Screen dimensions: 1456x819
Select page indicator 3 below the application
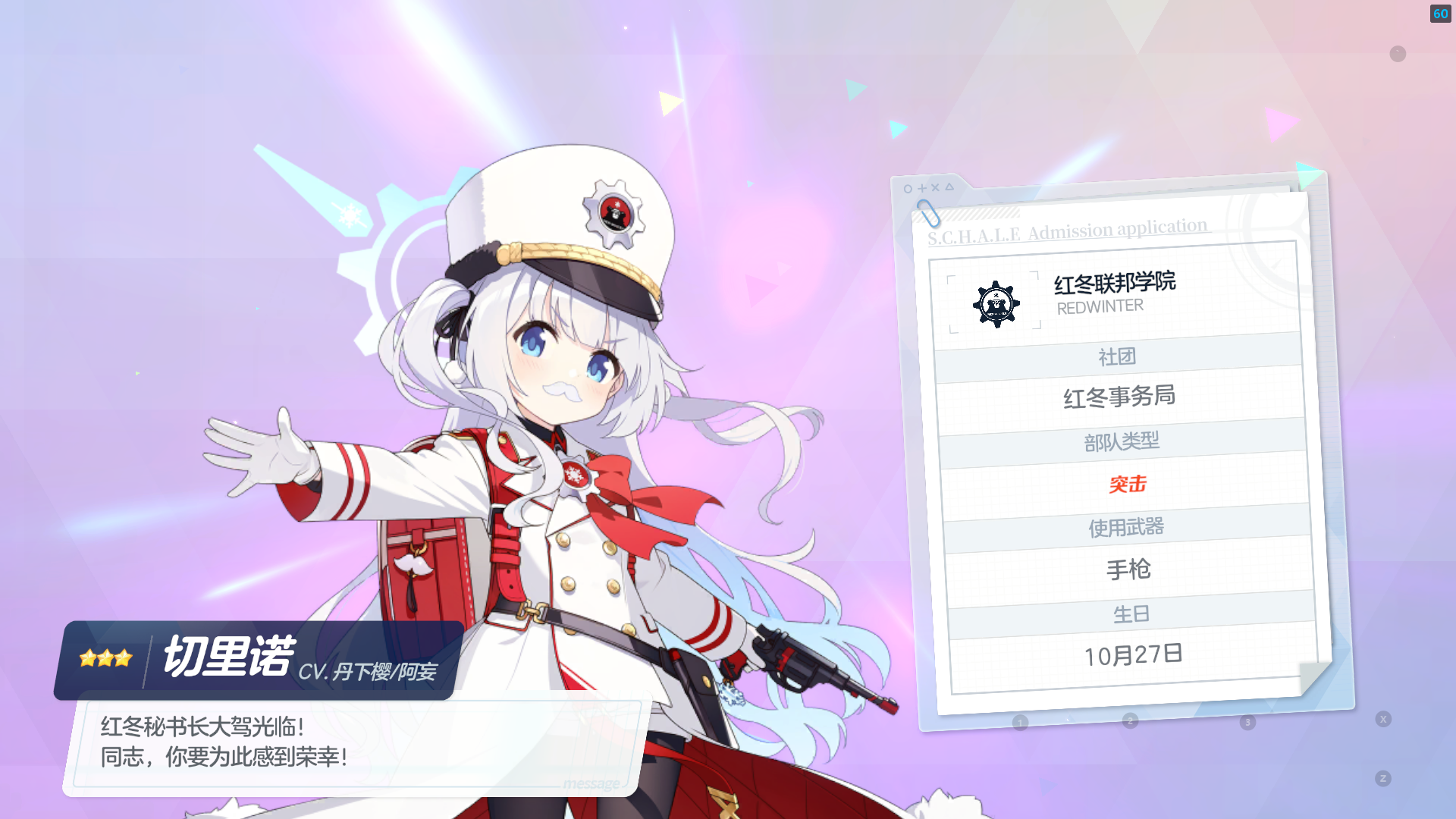[x=1247, y=722]
